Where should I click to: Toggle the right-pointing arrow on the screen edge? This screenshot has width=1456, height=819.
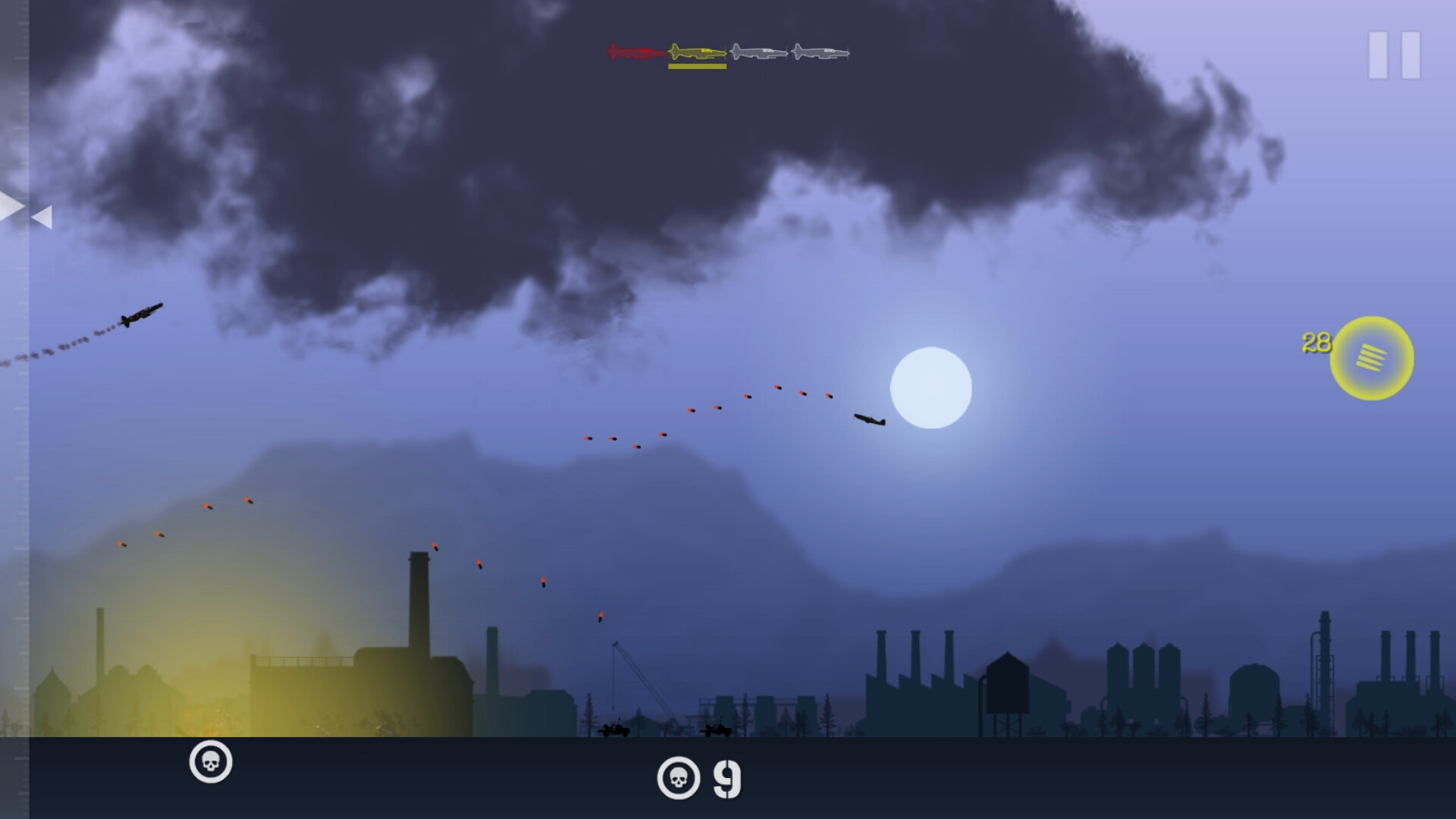pyautogui.click(x=10, y=206)
